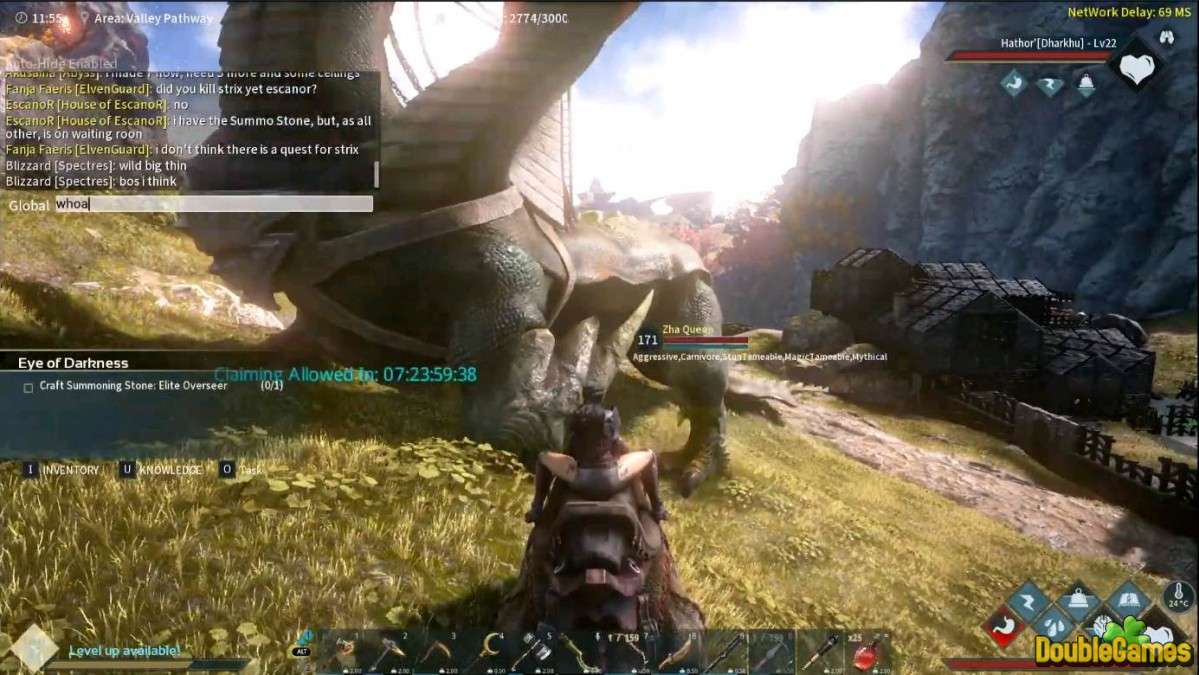Screen dimensions: 1199x675
Task: Click the chat window scrollbar
Action: click(x=377, y=174)
